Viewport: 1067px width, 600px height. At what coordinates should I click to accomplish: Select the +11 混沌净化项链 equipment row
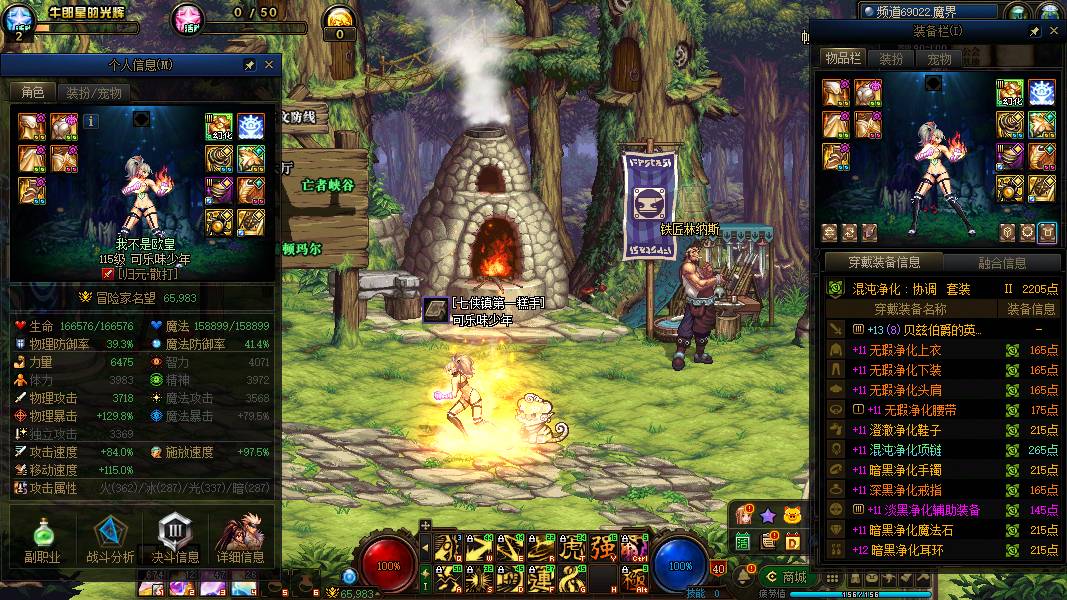[x=940, y=450]
